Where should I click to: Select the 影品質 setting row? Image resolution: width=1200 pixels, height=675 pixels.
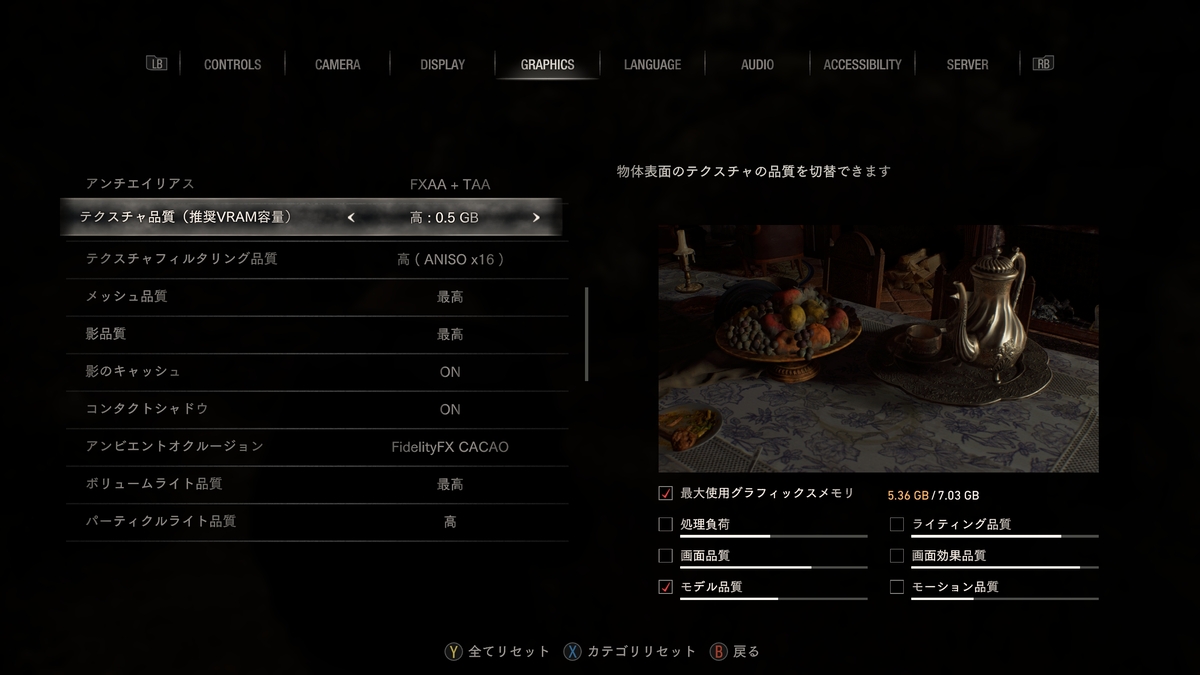(x=316, y=334)
